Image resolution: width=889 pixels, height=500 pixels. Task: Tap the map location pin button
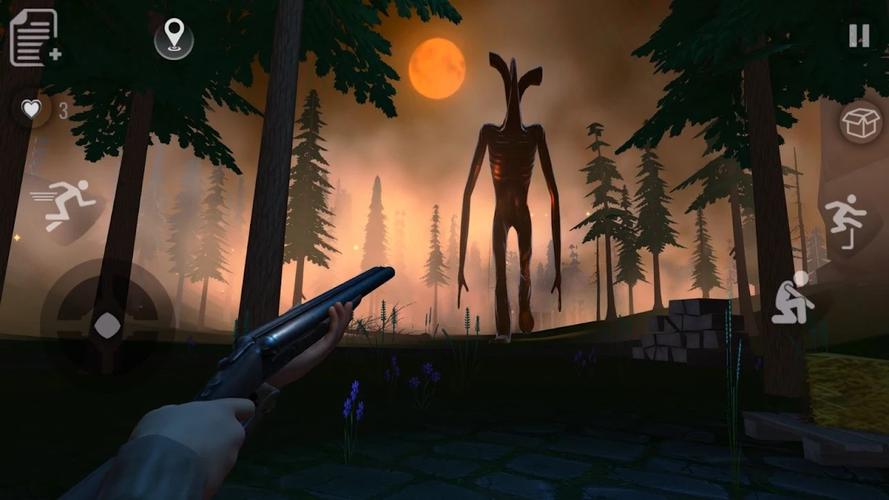[174, 38]
